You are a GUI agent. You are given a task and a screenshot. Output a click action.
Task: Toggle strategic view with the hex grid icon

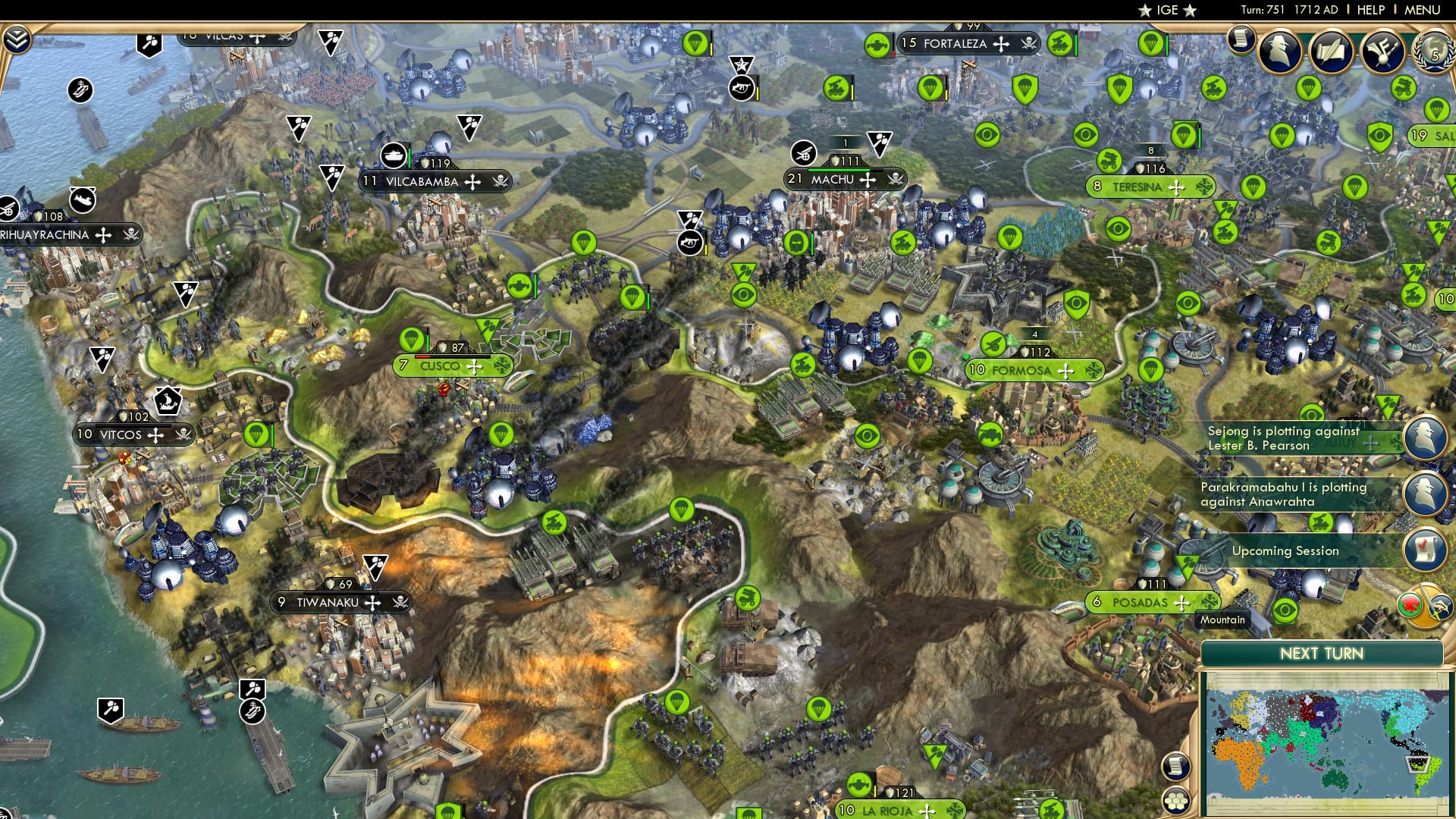[1175, 799]
